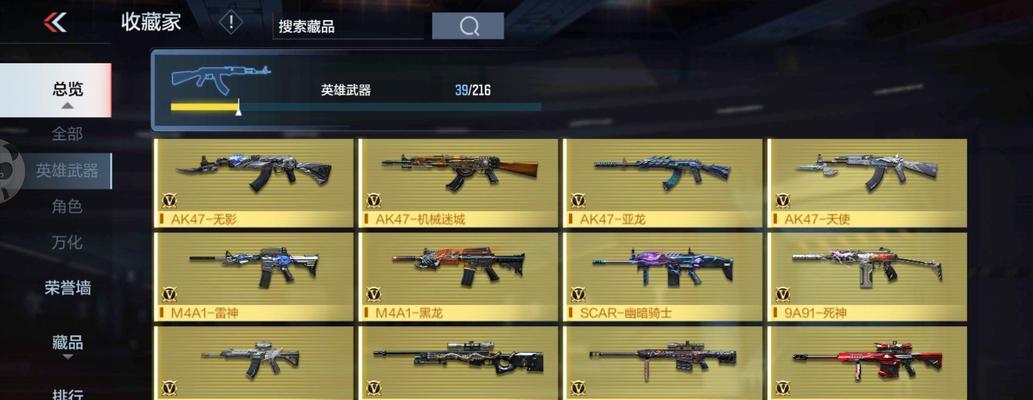Select the AK47-机械迷城 weapon card
Viewport: 1033px width, 400px height.
coord(459,182)
